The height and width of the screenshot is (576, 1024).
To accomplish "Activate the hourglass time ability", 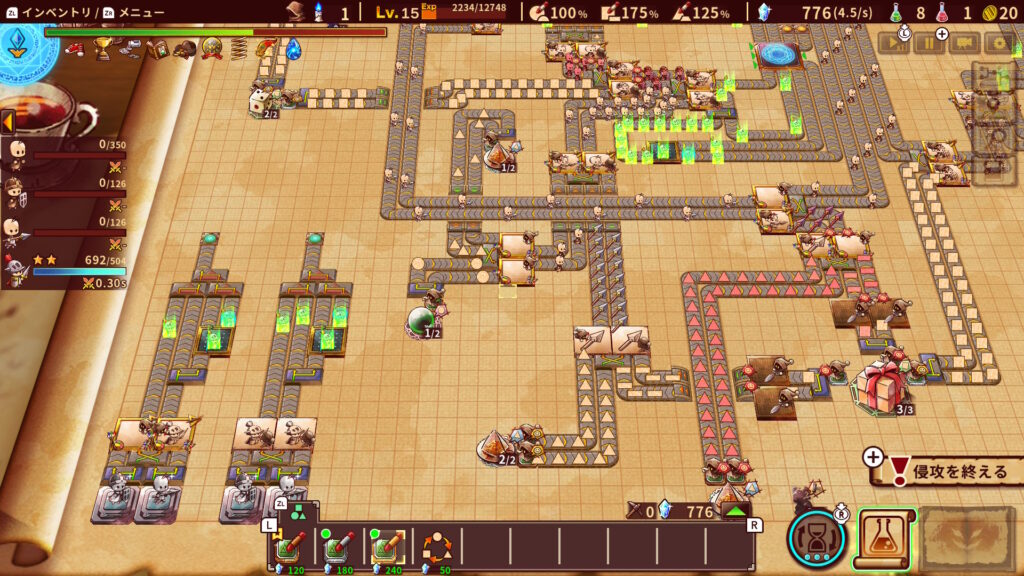I will 817,538.
